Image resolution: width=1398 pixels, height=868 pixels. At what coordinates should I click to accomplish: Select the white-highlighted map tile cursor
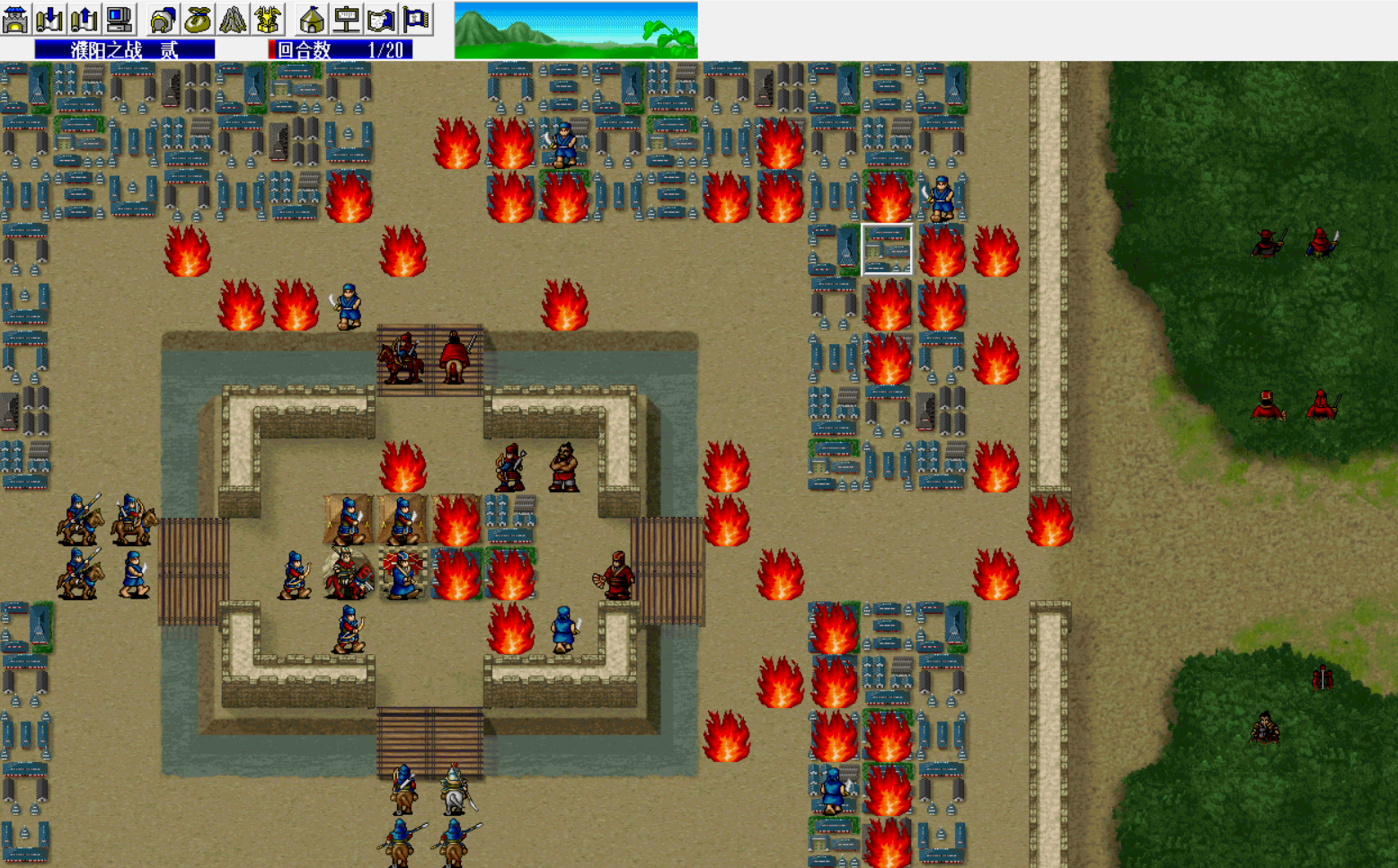(887, 250)
